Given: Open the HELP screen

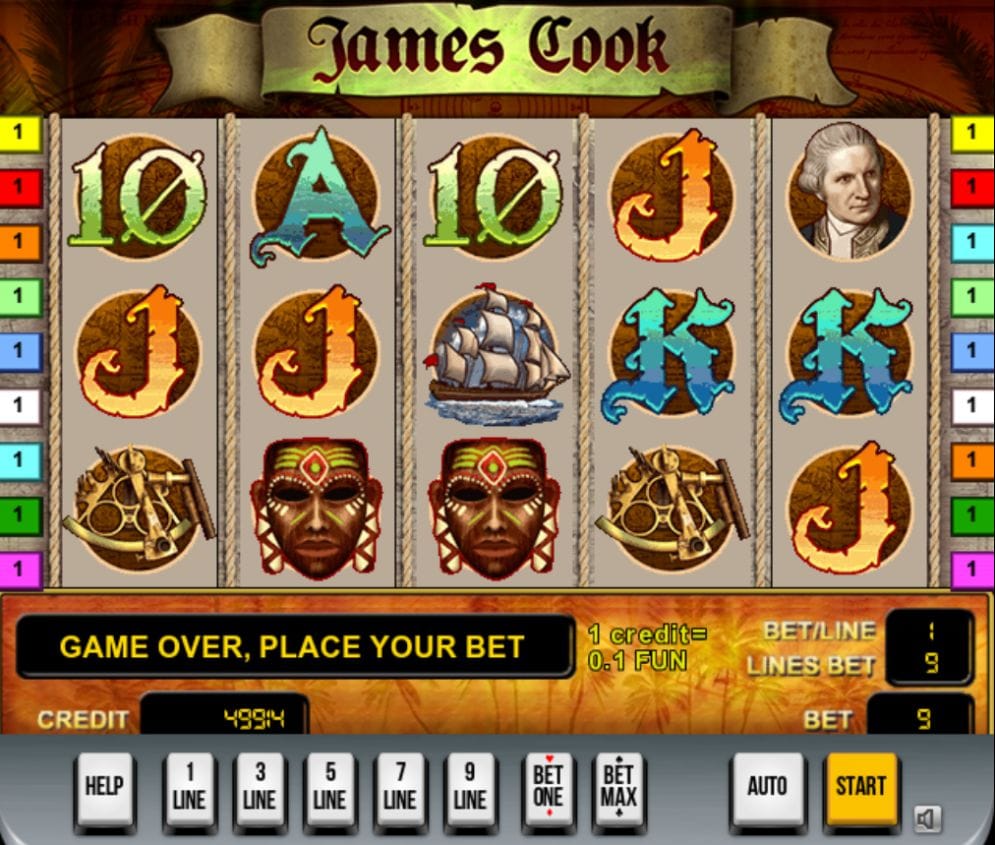Looking at the screenshot, I should coord(104,788).
